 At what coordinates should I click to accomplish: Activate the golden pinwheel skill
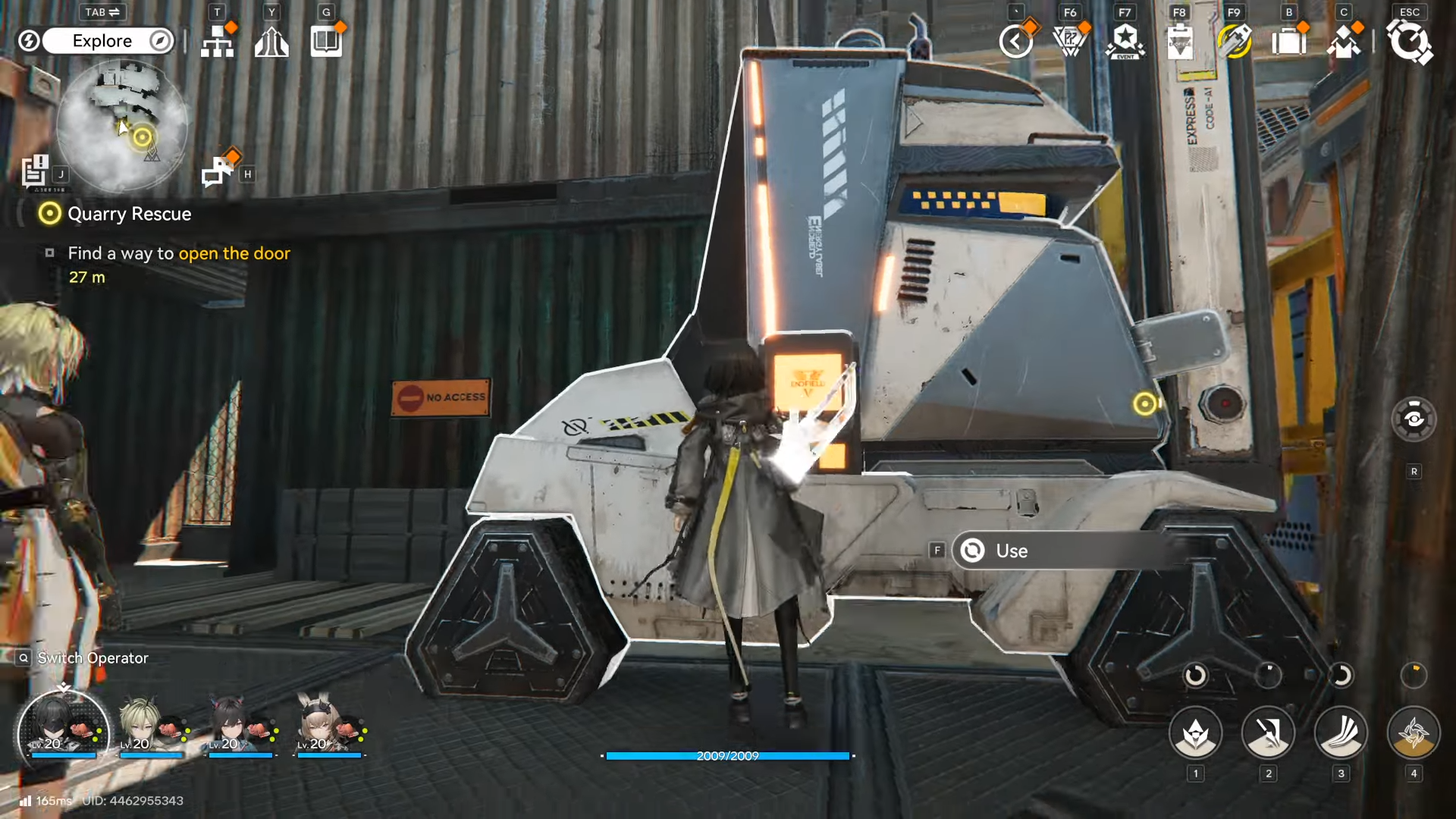(x=1414, y=733)
